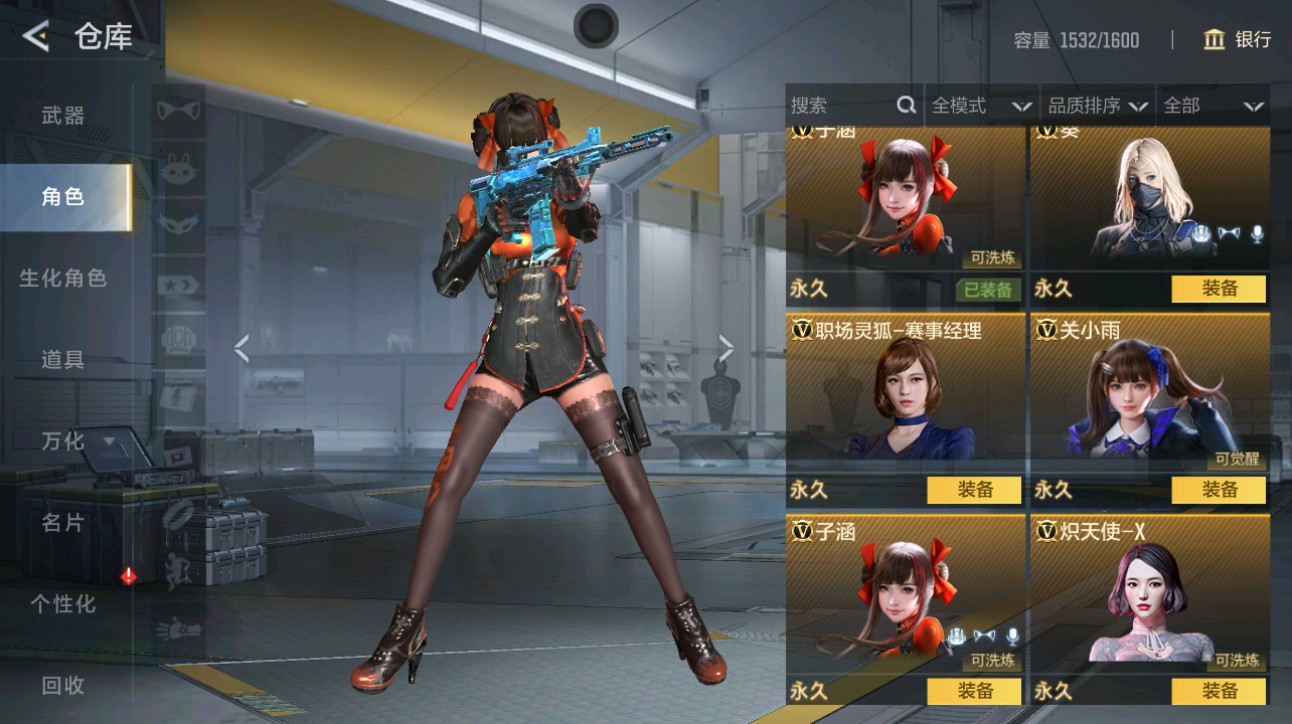Equip 职场灵狐-赛事经理 with its 装备 button
Screen dimensions: 1292x724
[974, 490]
